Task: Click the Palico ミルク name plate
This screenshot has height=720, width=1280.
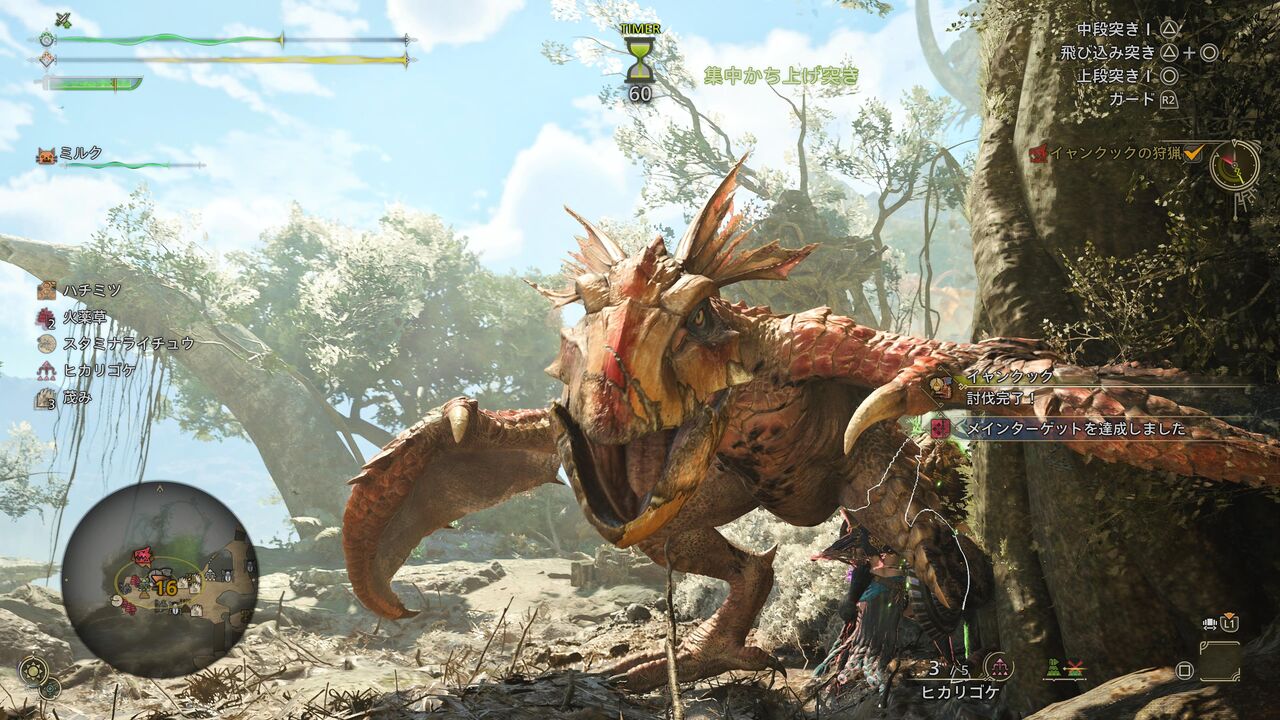Action: click(80, 154)
